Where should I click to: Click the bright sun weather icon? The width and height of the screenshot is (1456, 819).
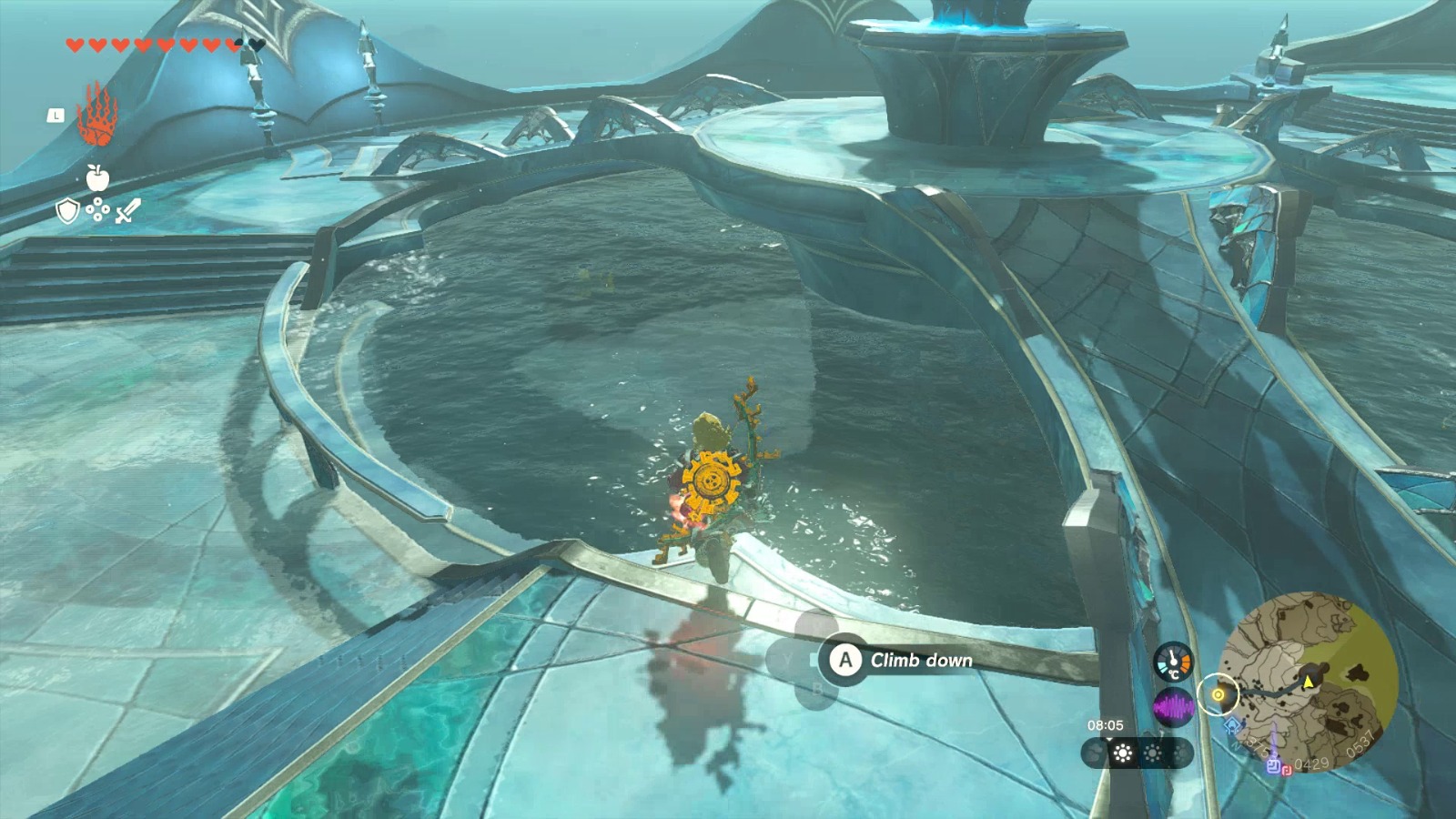point(1123,753)
